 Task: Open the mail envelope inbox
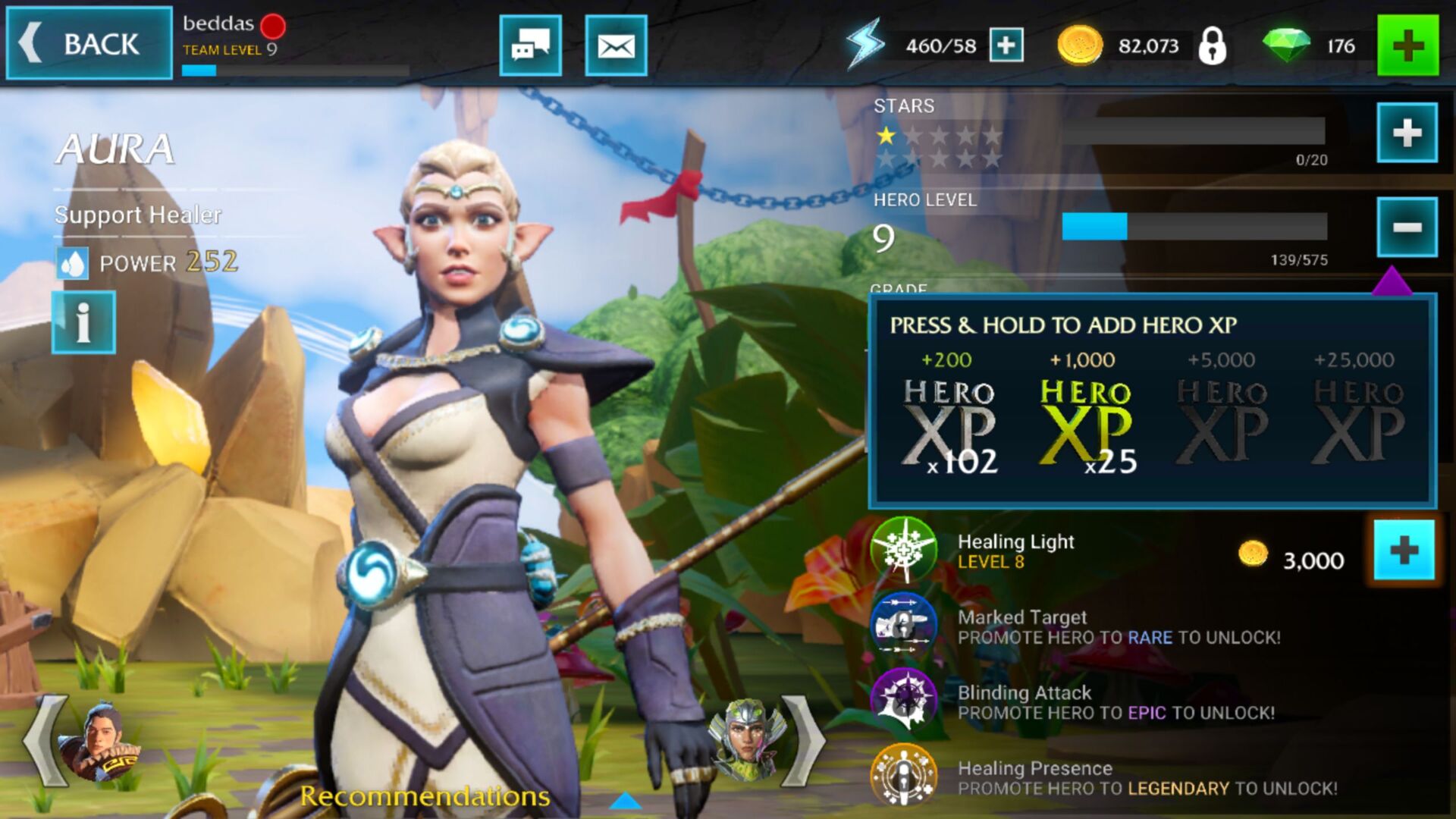[x=616, y=45]
